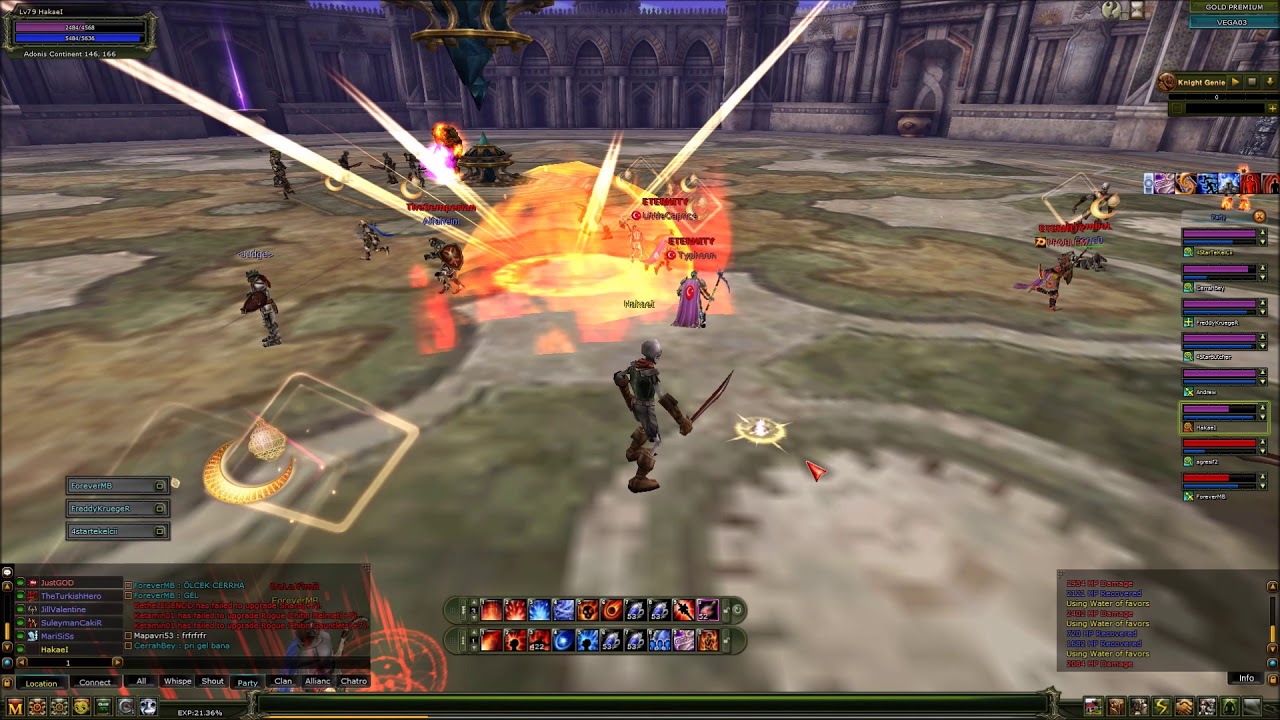Close the party window
1280x720 pixels.
pos(1259,216)
